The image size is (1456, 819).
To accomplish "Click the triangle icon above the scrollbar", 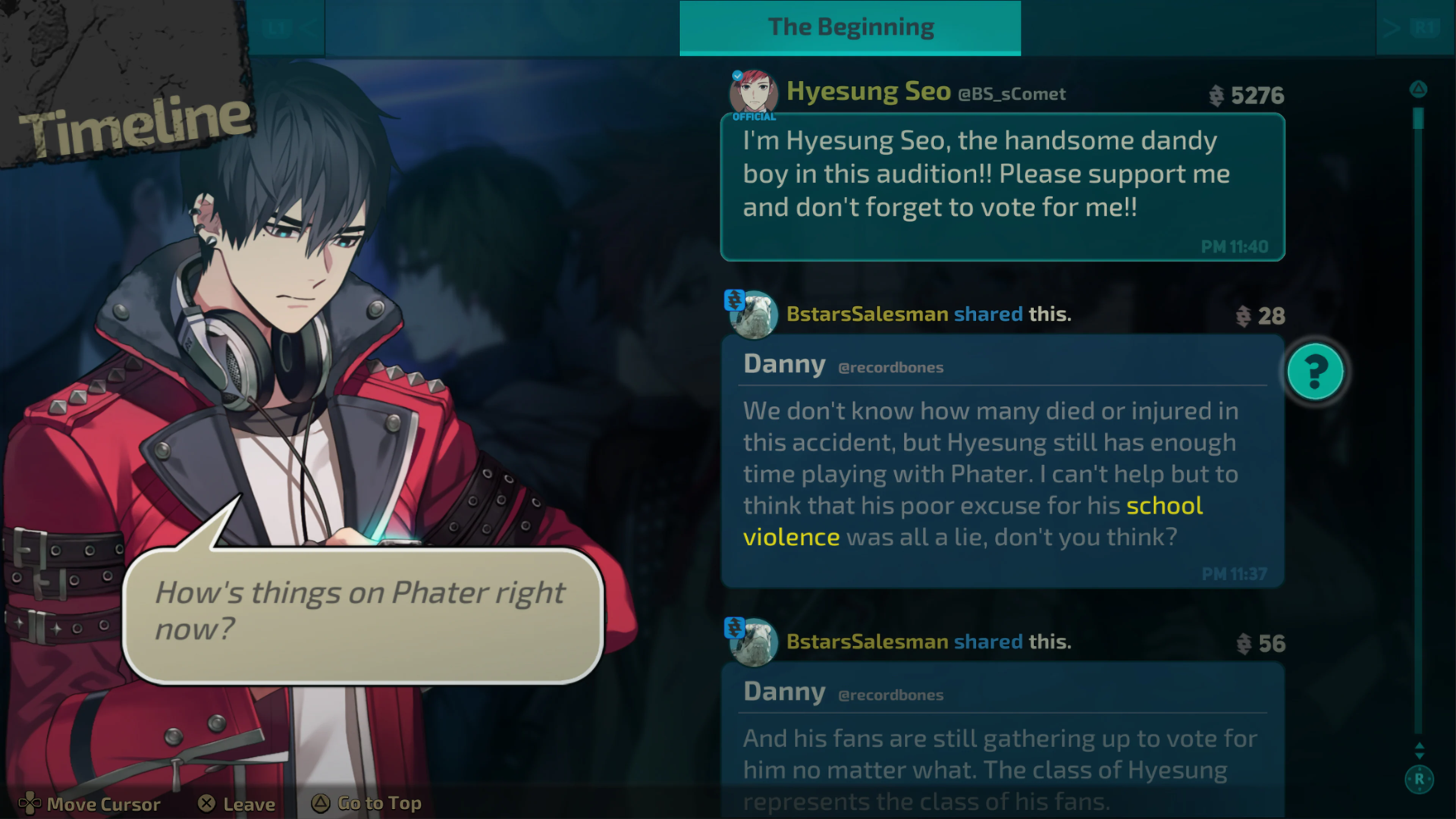I will (1419, 89).
